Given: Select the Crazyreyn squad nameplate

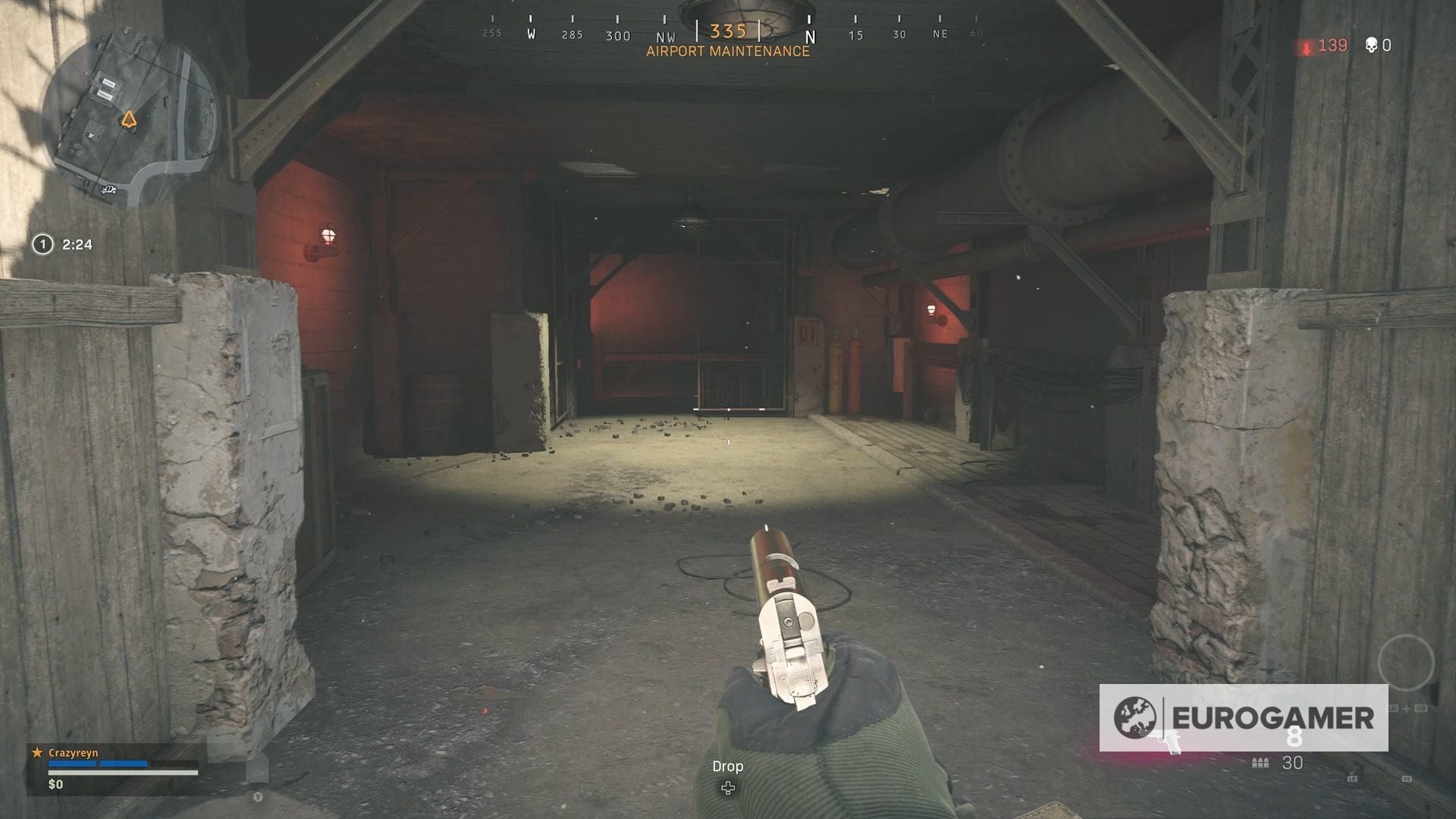Looking at the screenshot, I should (74, 753).
